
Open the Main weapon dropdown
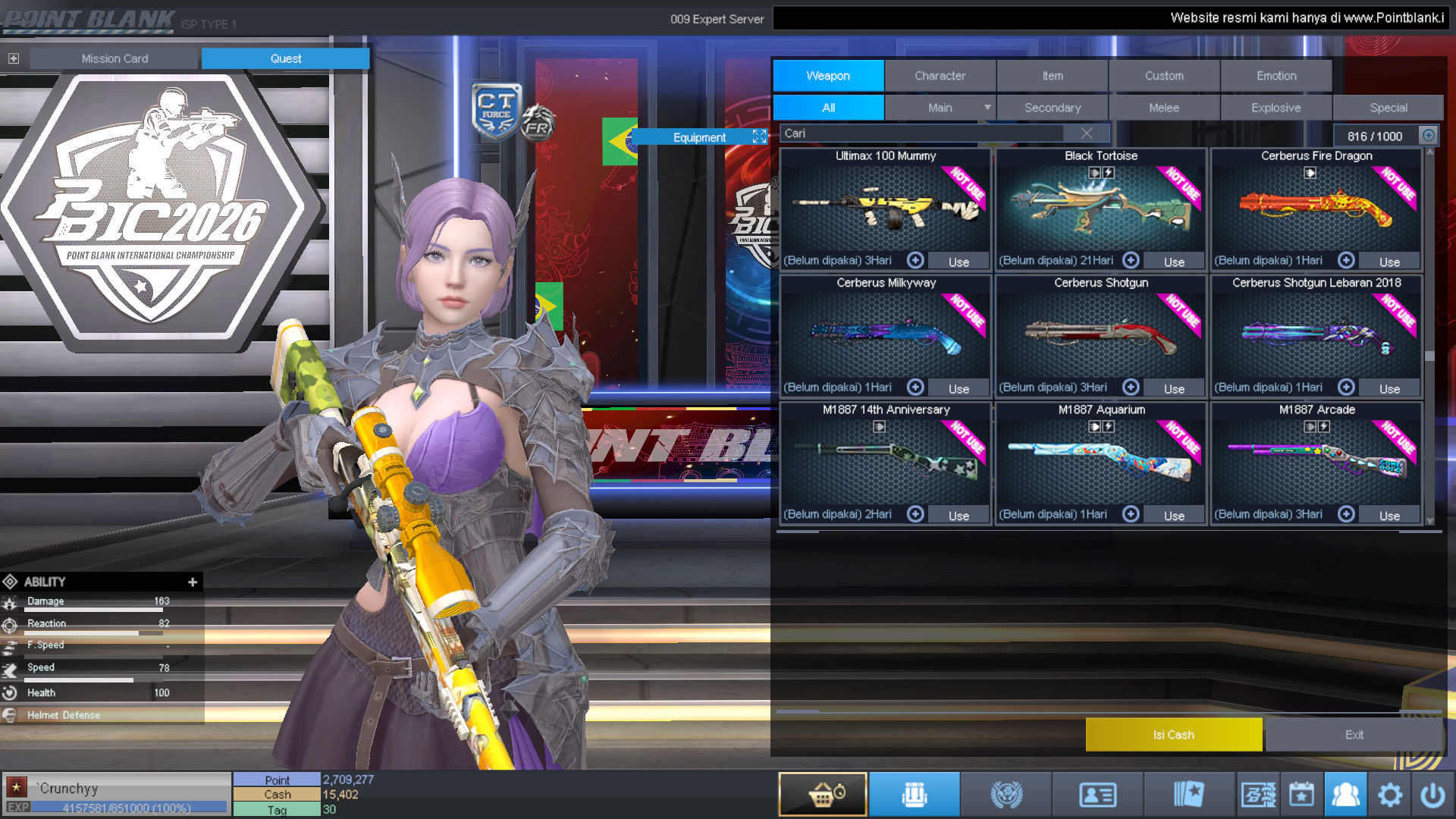click(x=987, y=108)
